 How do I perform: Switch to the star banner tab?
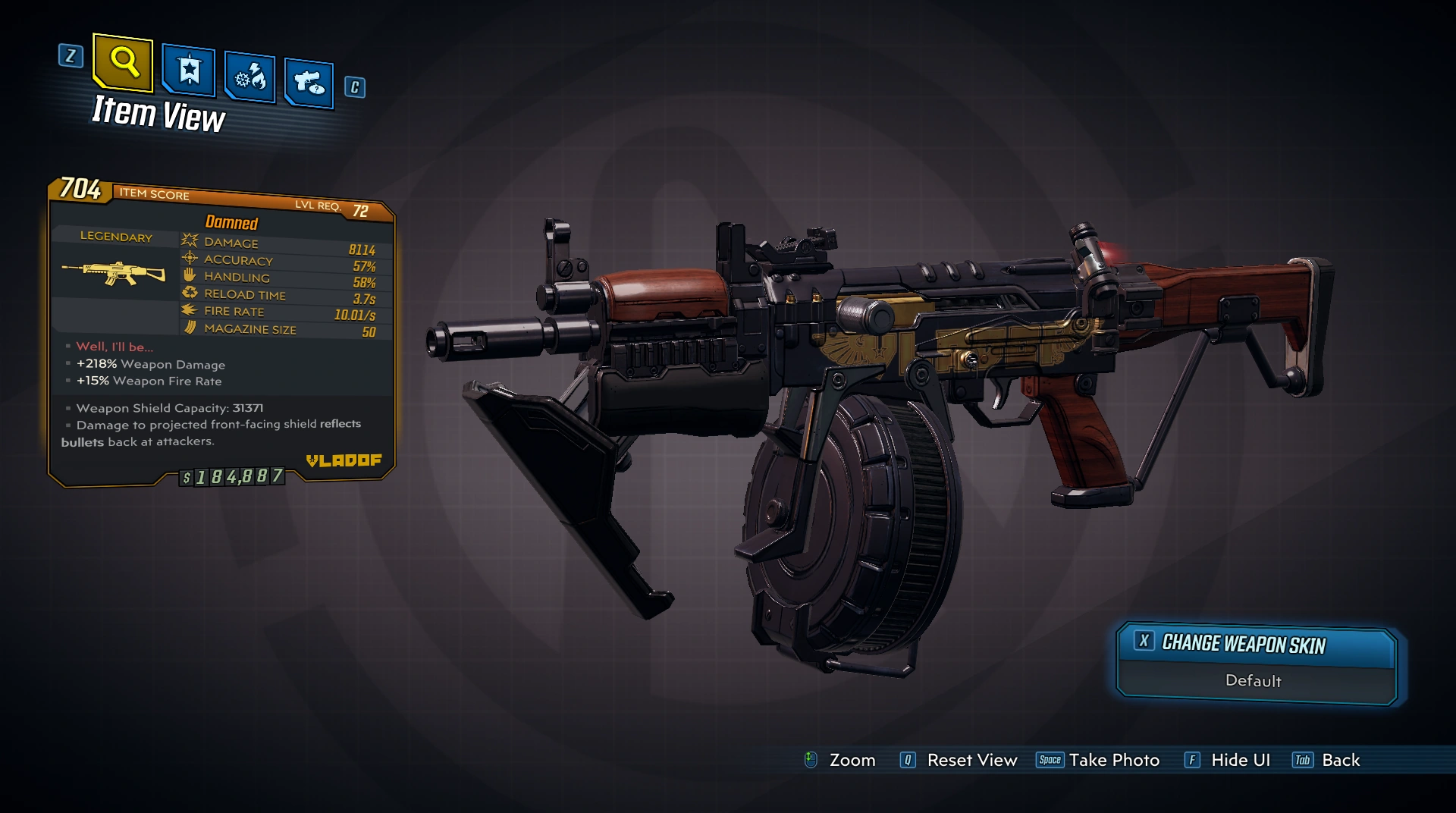tap(189, 71)
